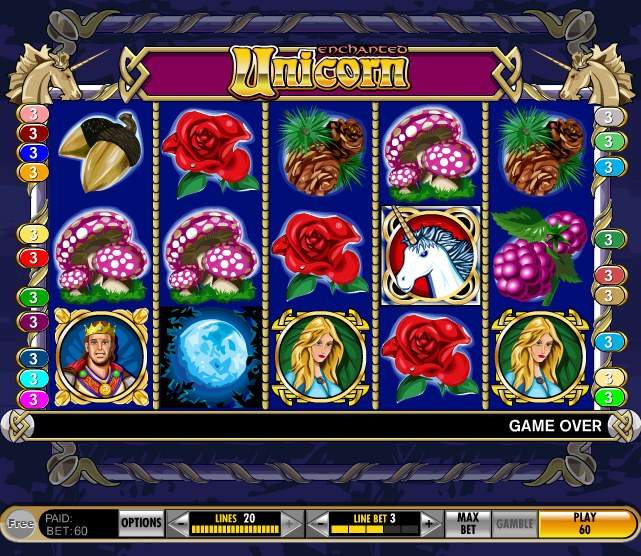Open the Options menu
The height and width of the screenshot is (556, 641).
coord(141,522)
